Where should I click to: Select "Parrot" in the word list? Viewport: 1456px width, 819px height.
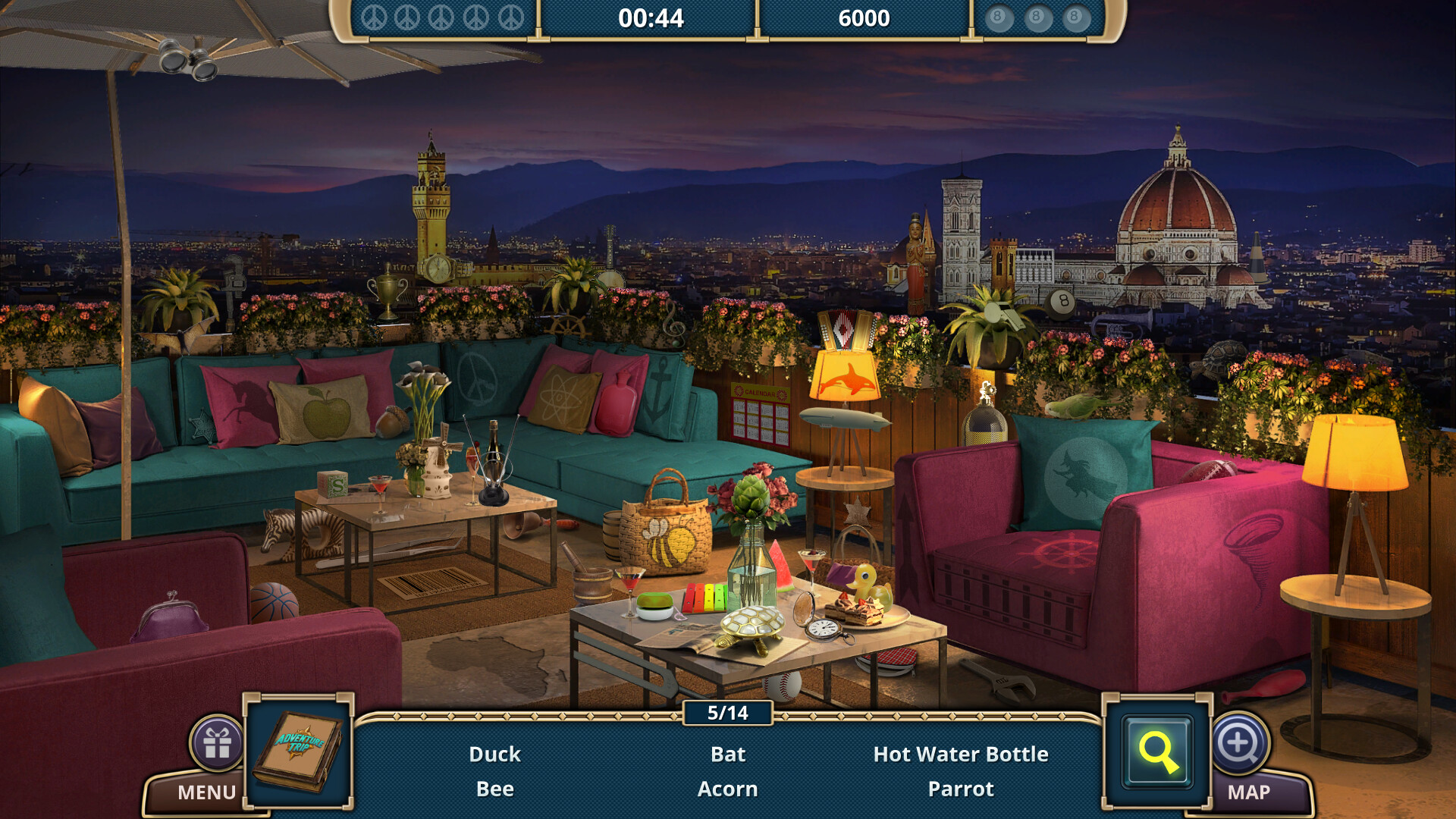962,789
